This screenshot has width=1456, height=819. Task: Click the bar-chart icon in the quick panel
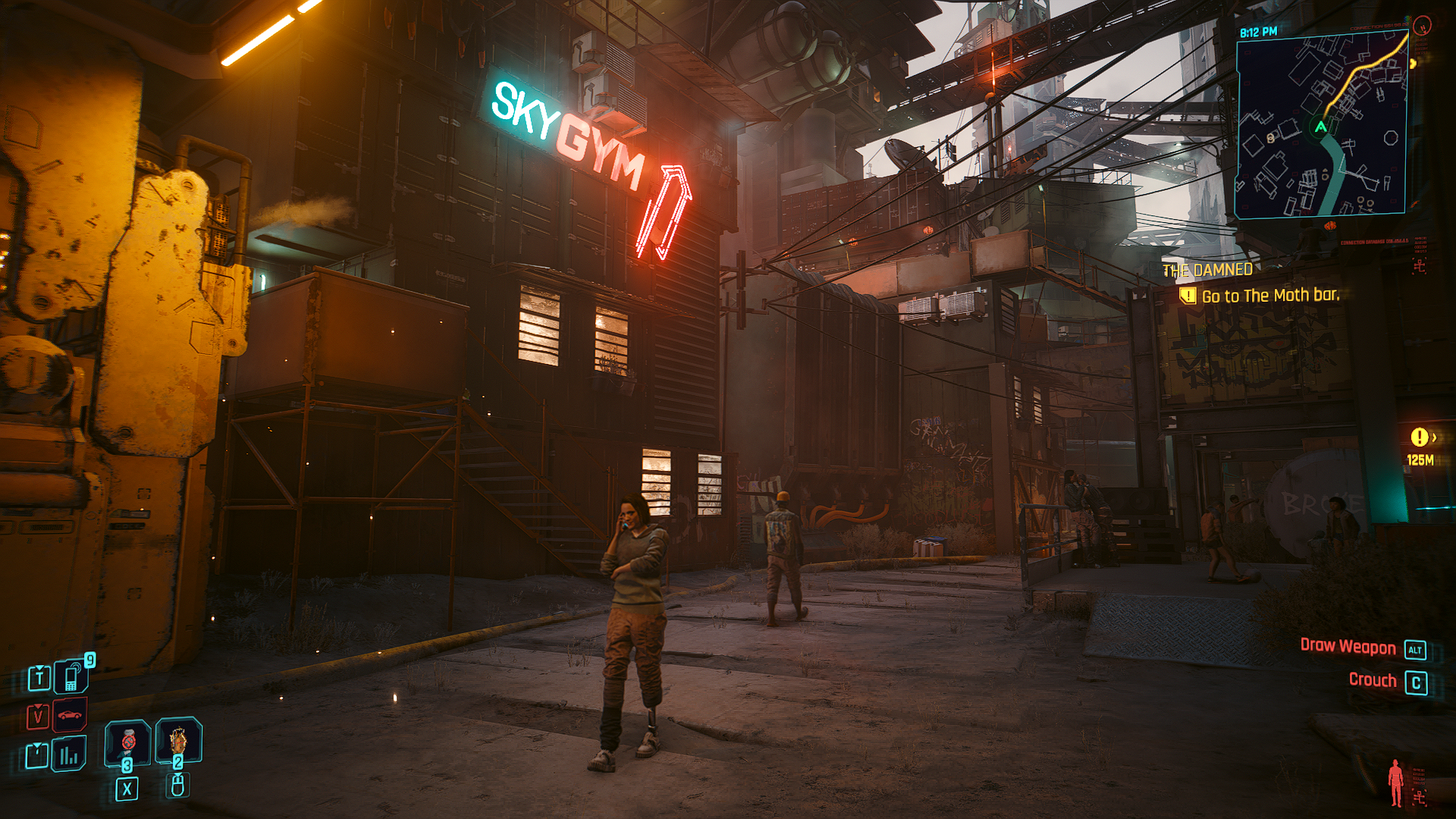click(x=69, y=755)
